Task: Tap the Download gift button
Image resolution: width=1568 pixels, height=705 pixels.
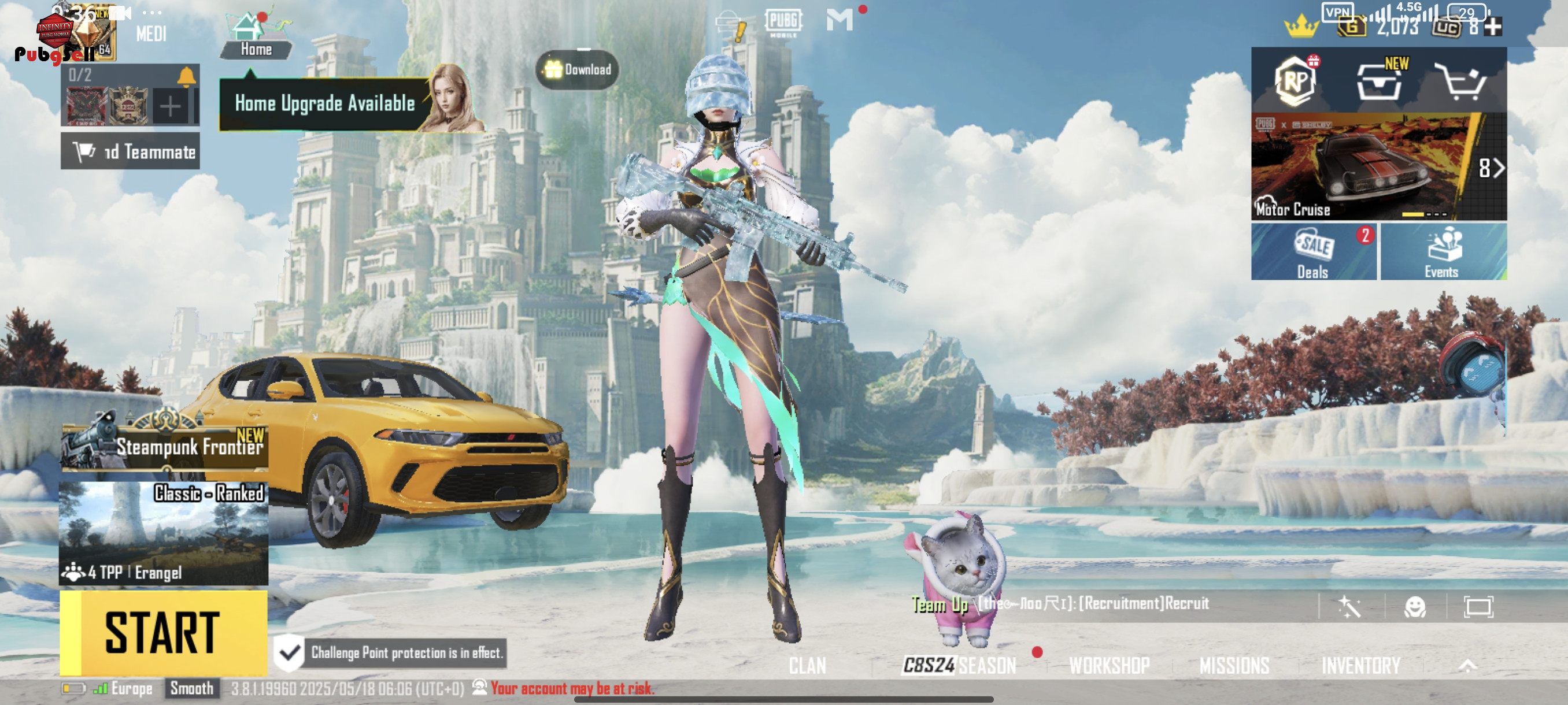Action: (x=578, y=69)
